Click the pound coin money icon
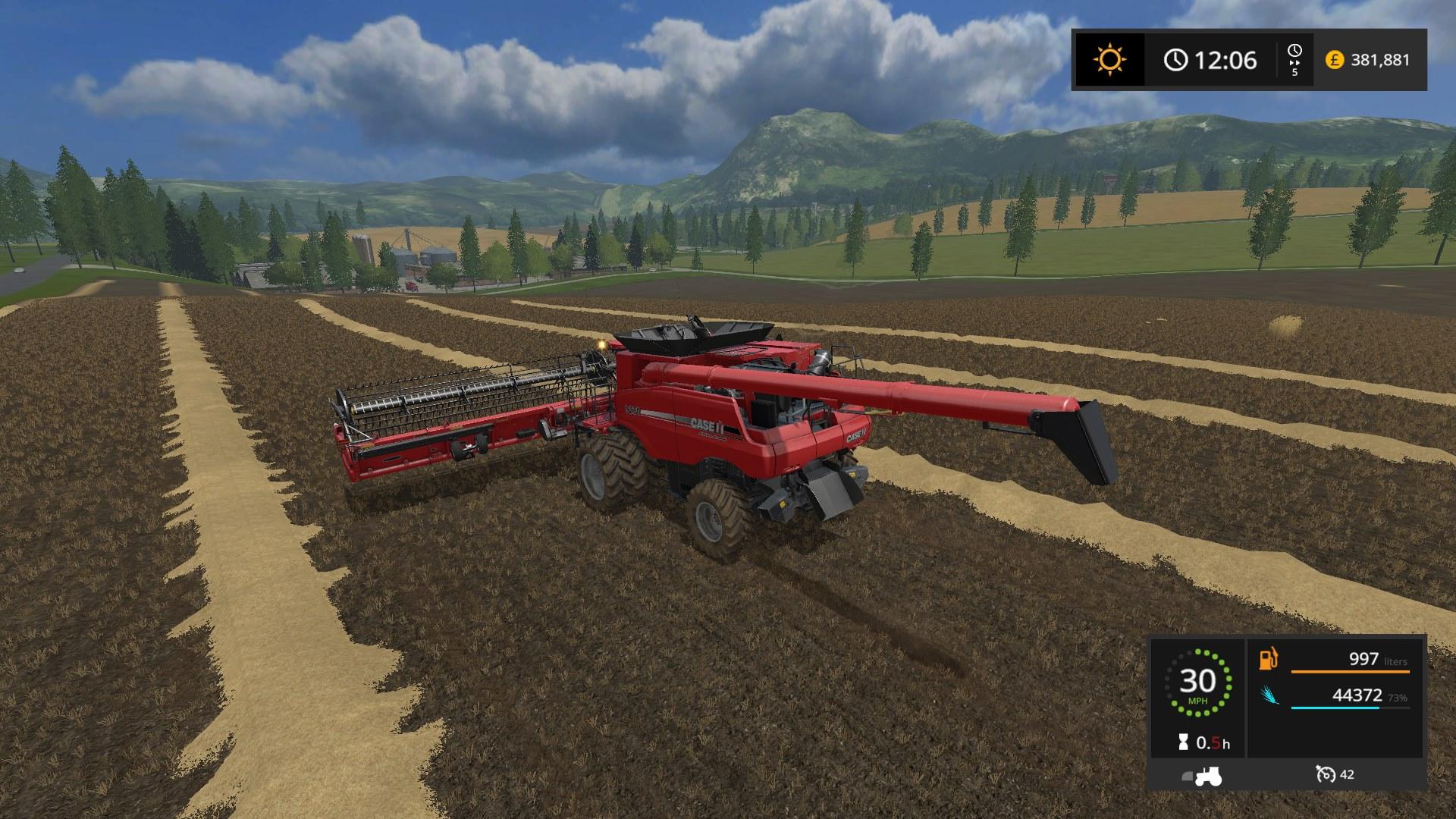The height and width of the screenshot is (819, 1456). [x=1334, y=59]
